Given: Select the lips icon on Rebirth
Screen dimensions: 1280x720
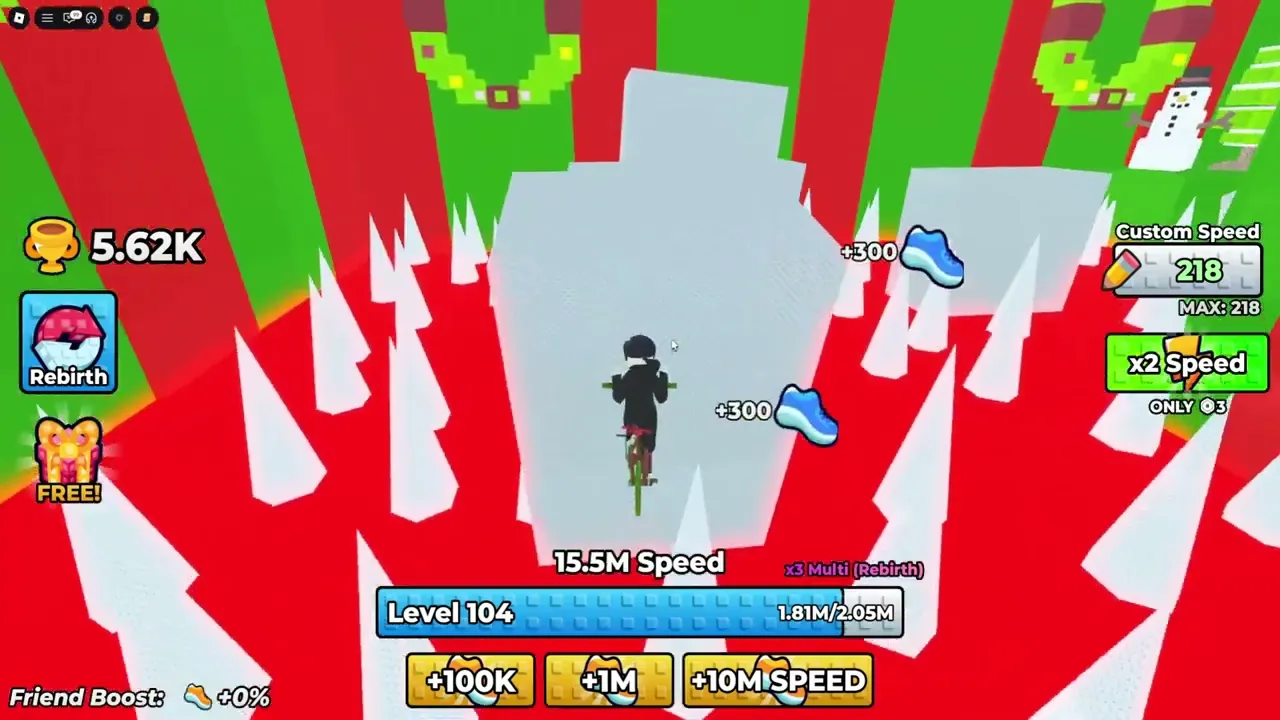Looking at the screenshot, I should click(68, 335).
